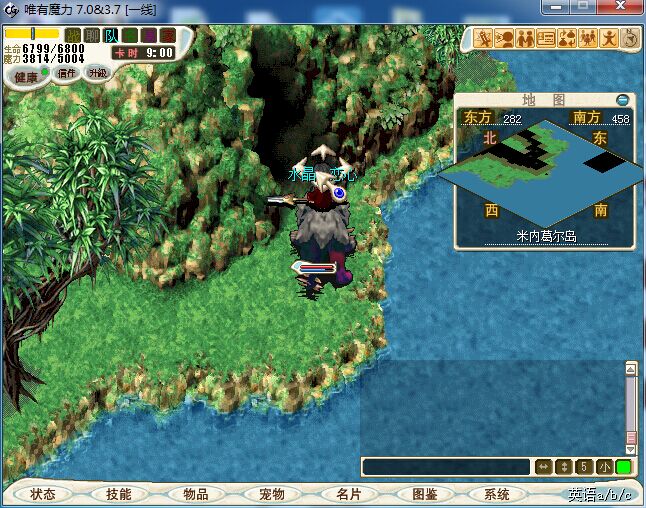The width and height of the screenshot is (646, 508).
Task: Open the 技能 skills menu
Action: coord(119,494)
